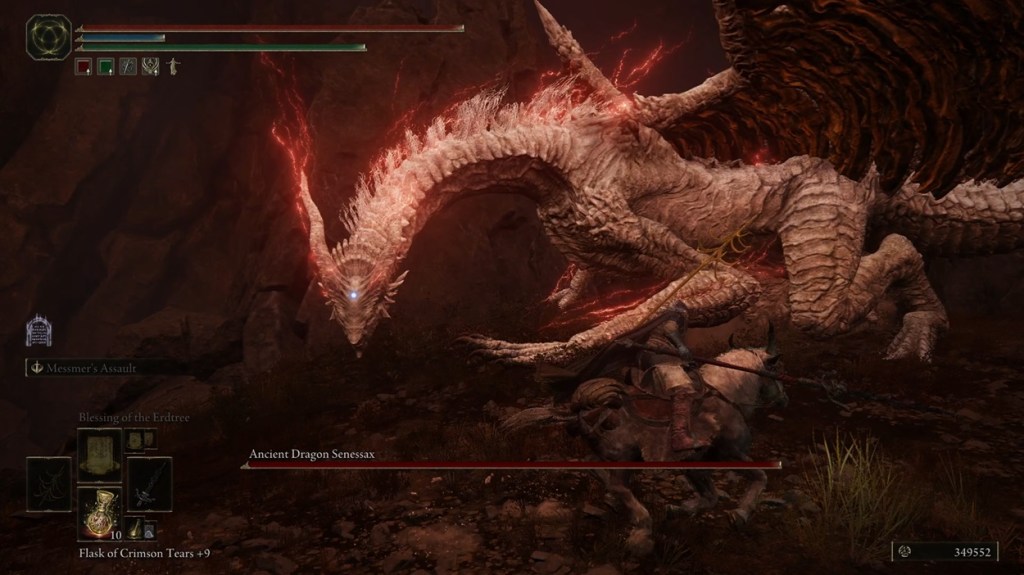
Task: Activate the Messmer's Assault skill label
Action: tap(90, 368)
